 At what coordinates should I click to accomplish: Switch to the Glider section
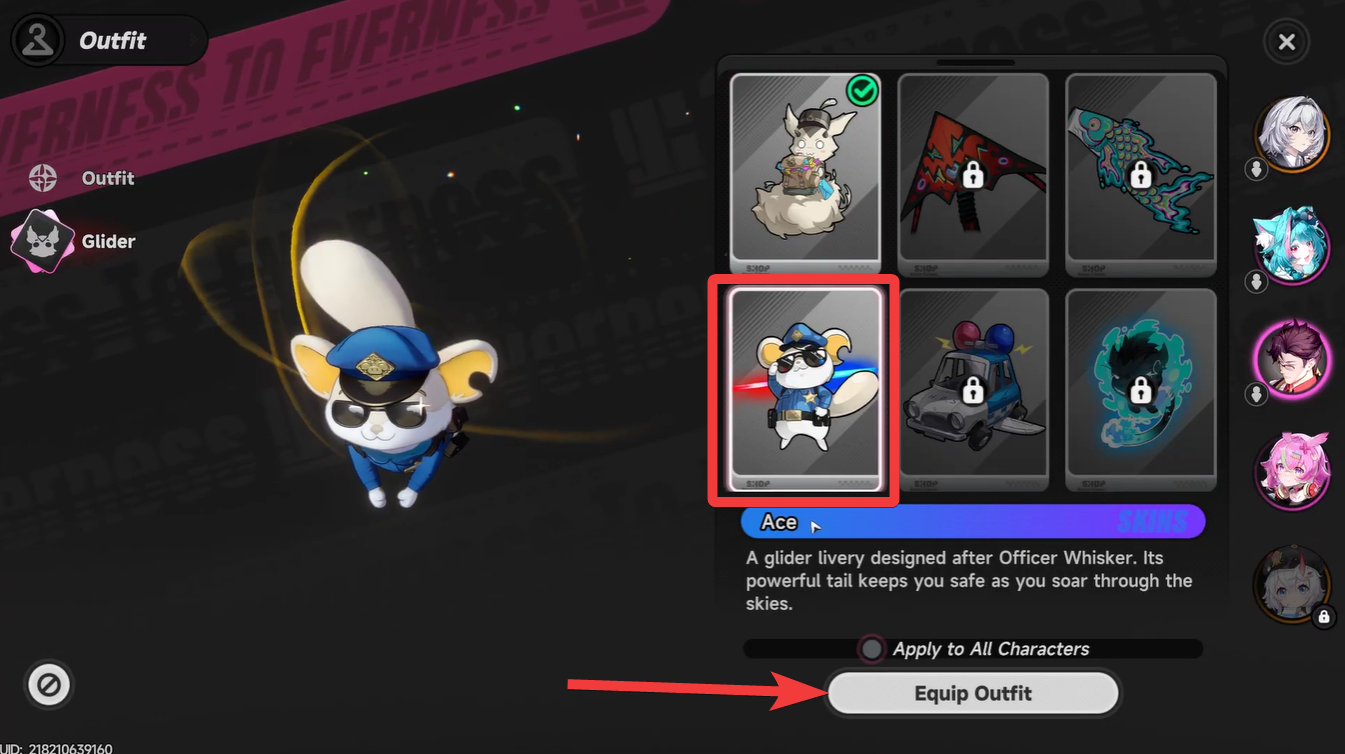(107, 241)
